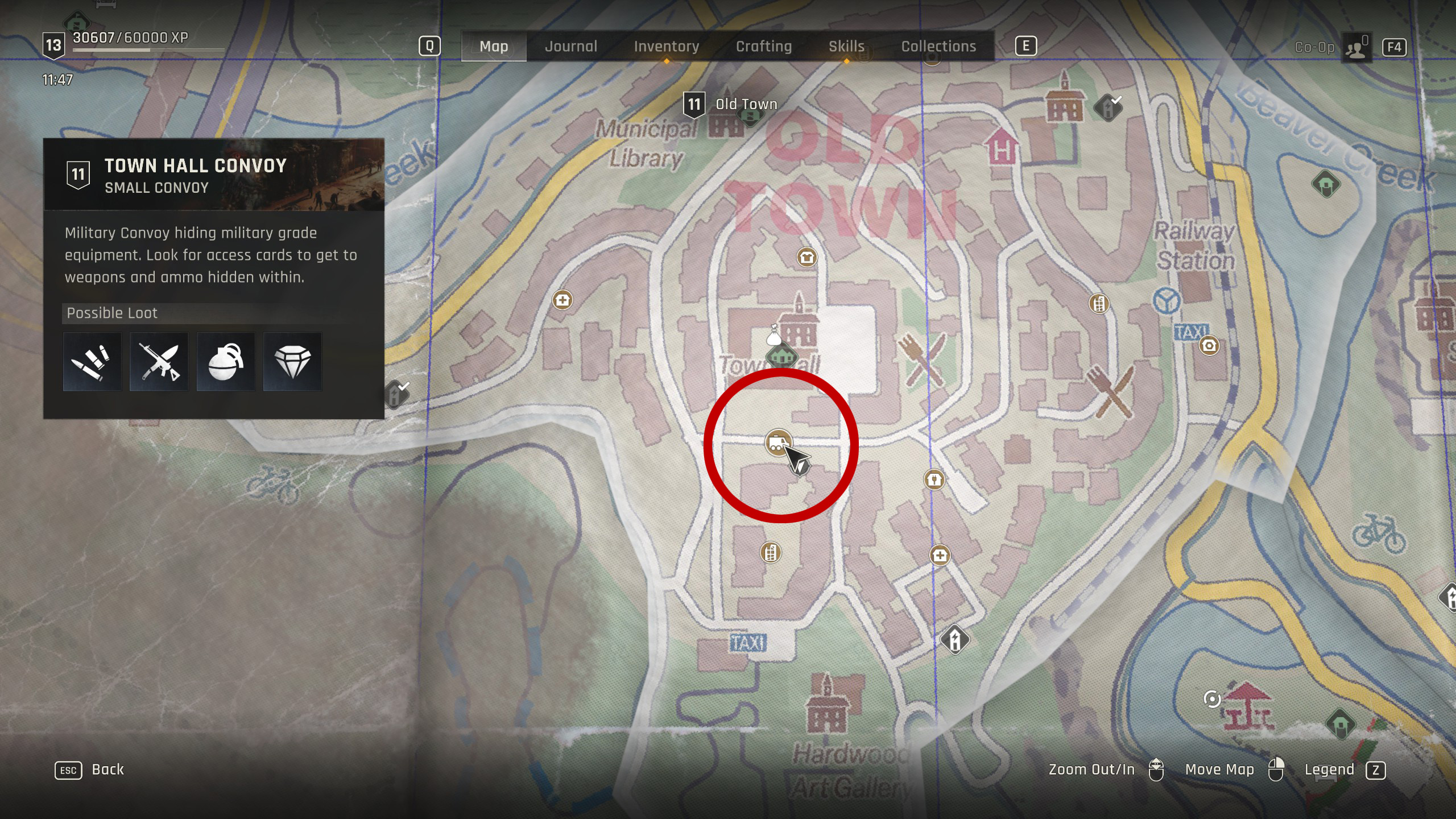Select the loot bag marker at Town Hall
1456x819 pixels.
[x=773, y=336]
